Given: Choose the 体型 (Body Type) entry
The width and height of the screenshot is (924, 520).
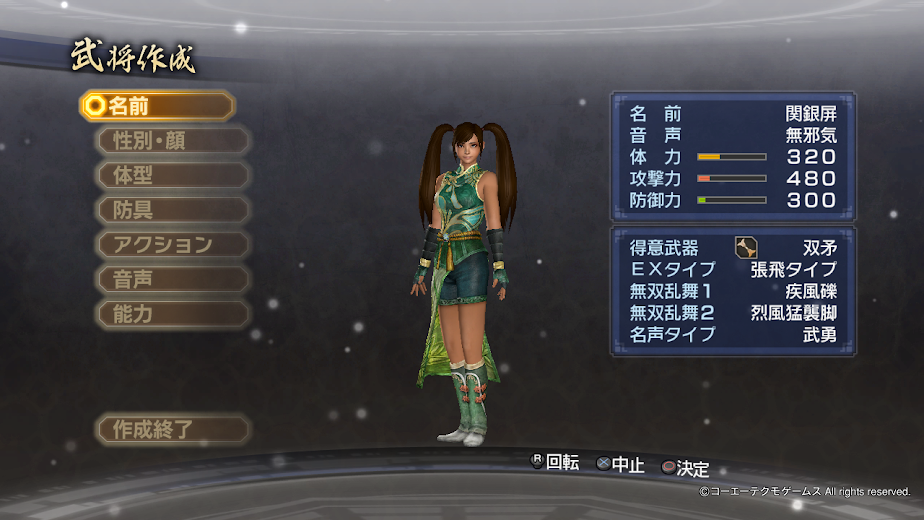Looking at the screenshot, I should click(x=171, y=175).
